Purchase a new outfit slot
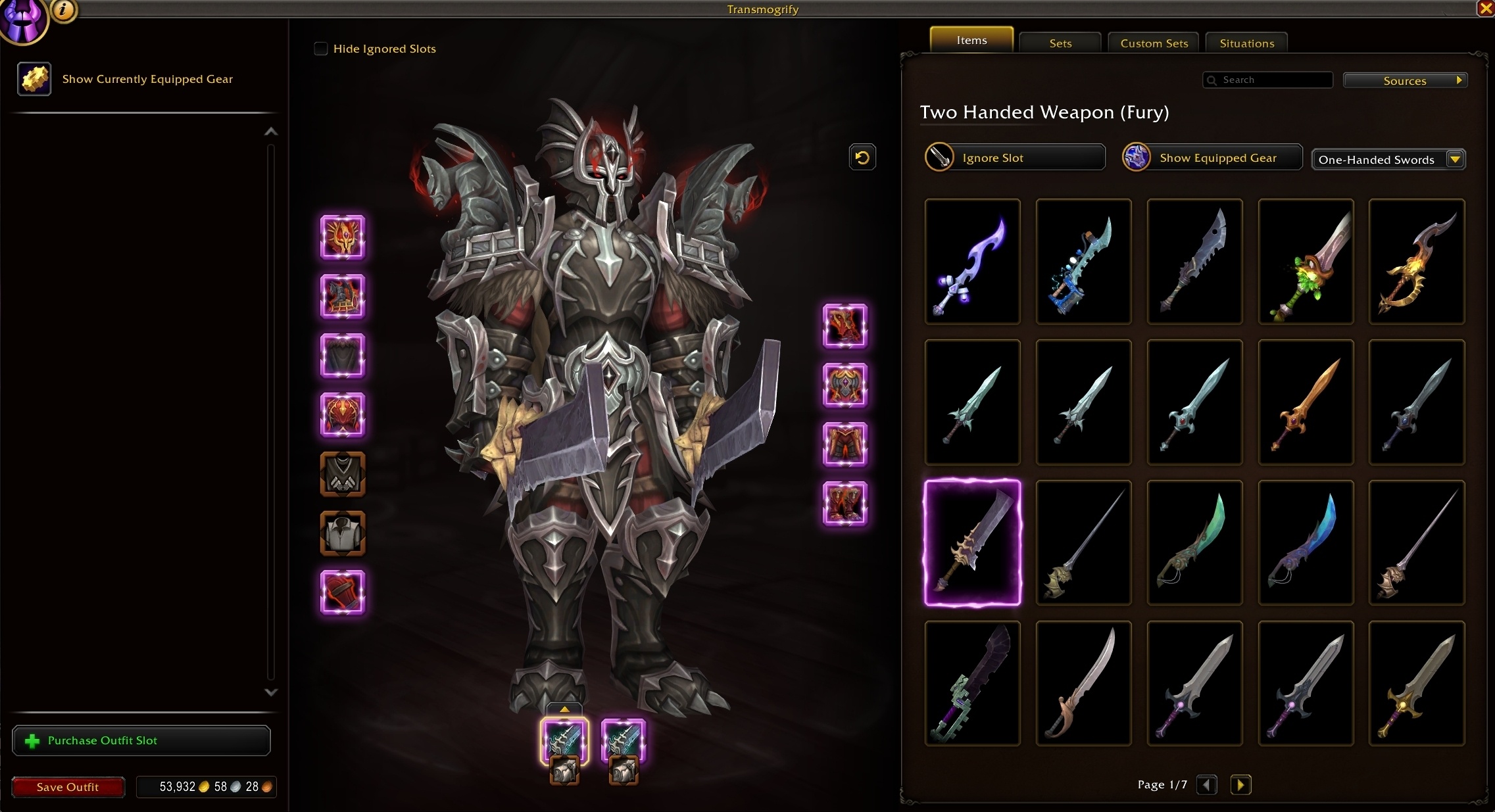 point(141,740)
